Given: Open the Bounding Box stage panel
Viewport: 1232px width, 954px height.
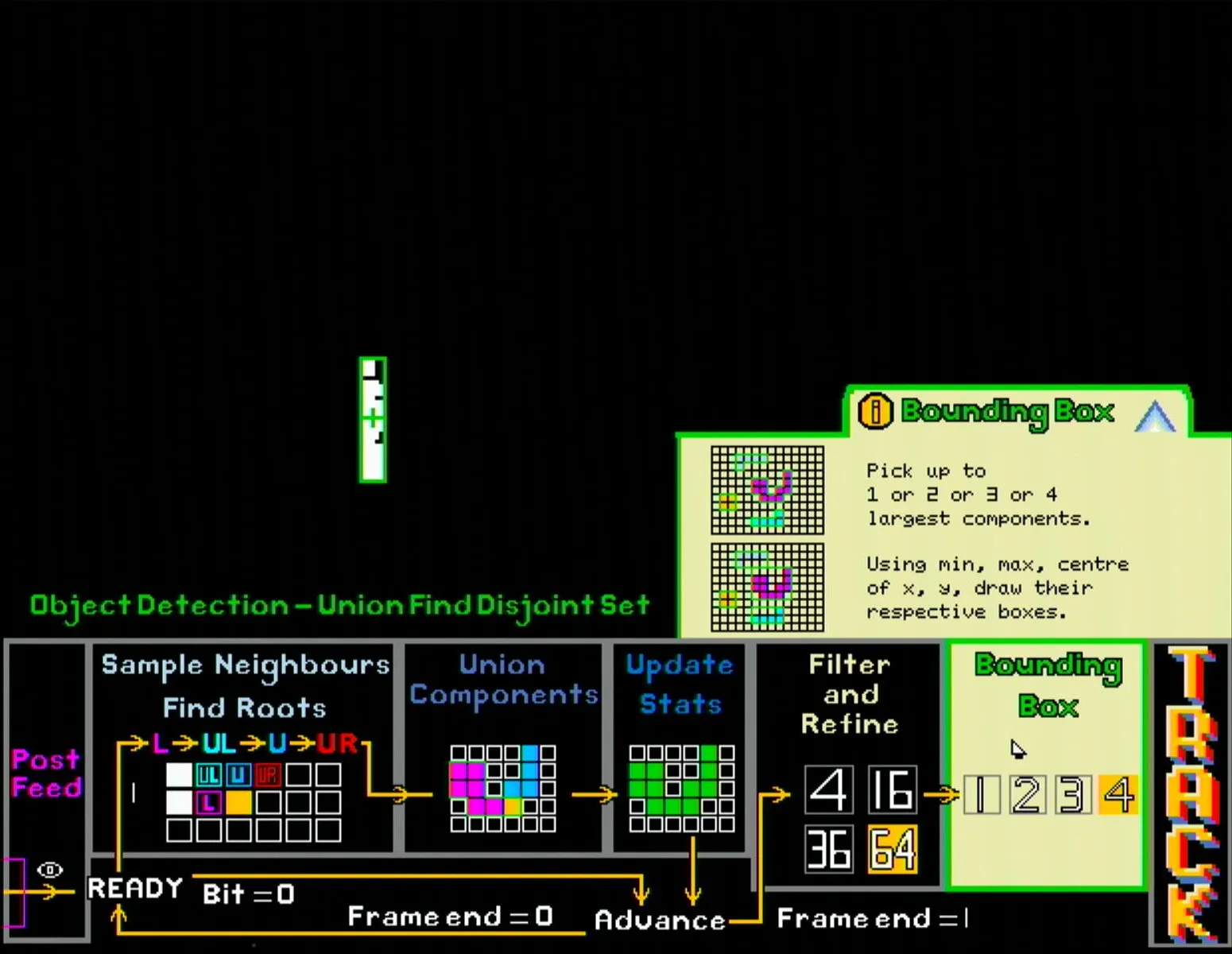Looking at the screenshot, I should point(1047,685).
